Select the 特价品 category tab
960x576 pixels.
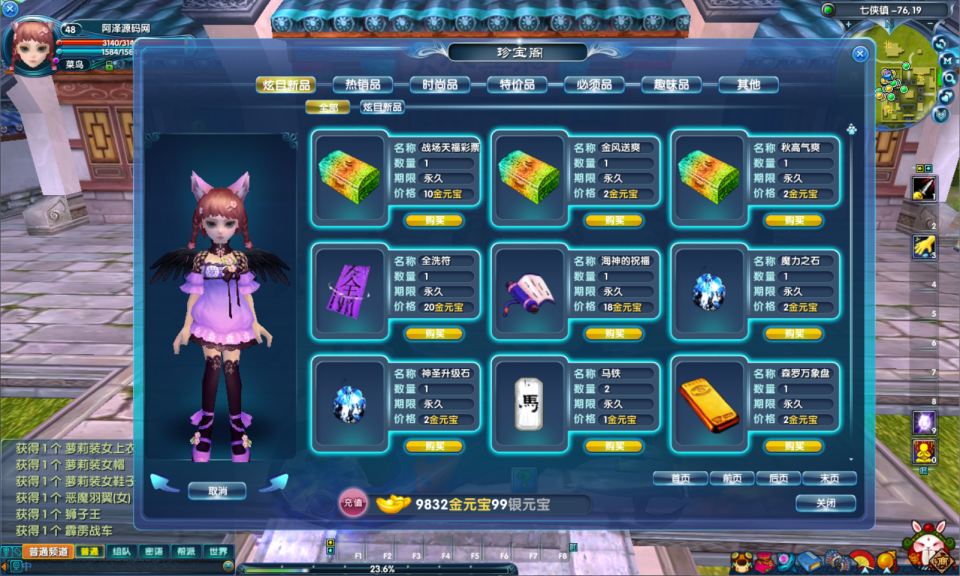click(517, 85)
